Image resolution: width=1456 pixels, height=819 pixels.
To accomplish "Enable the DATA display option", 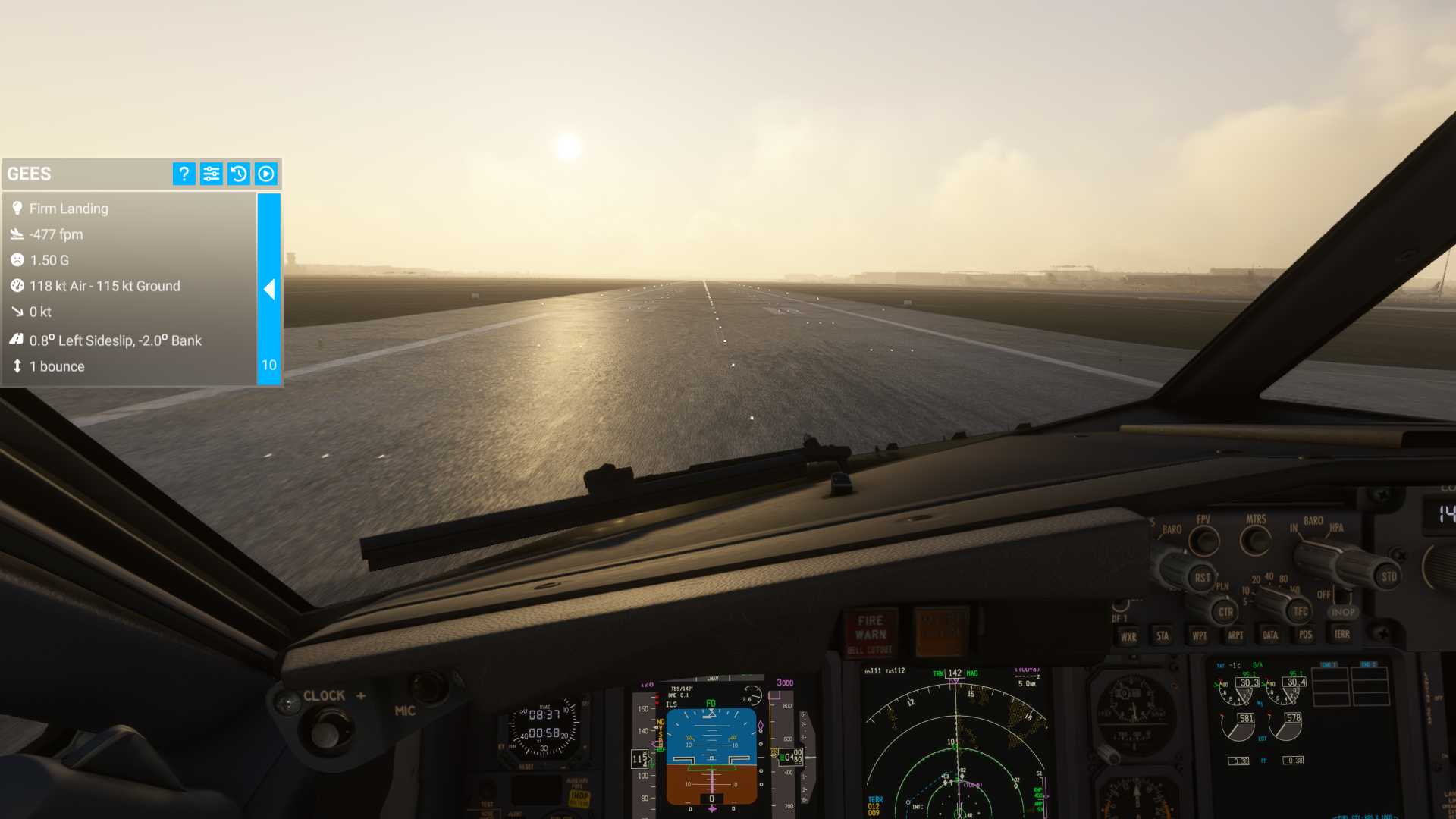I will 1270,635.
